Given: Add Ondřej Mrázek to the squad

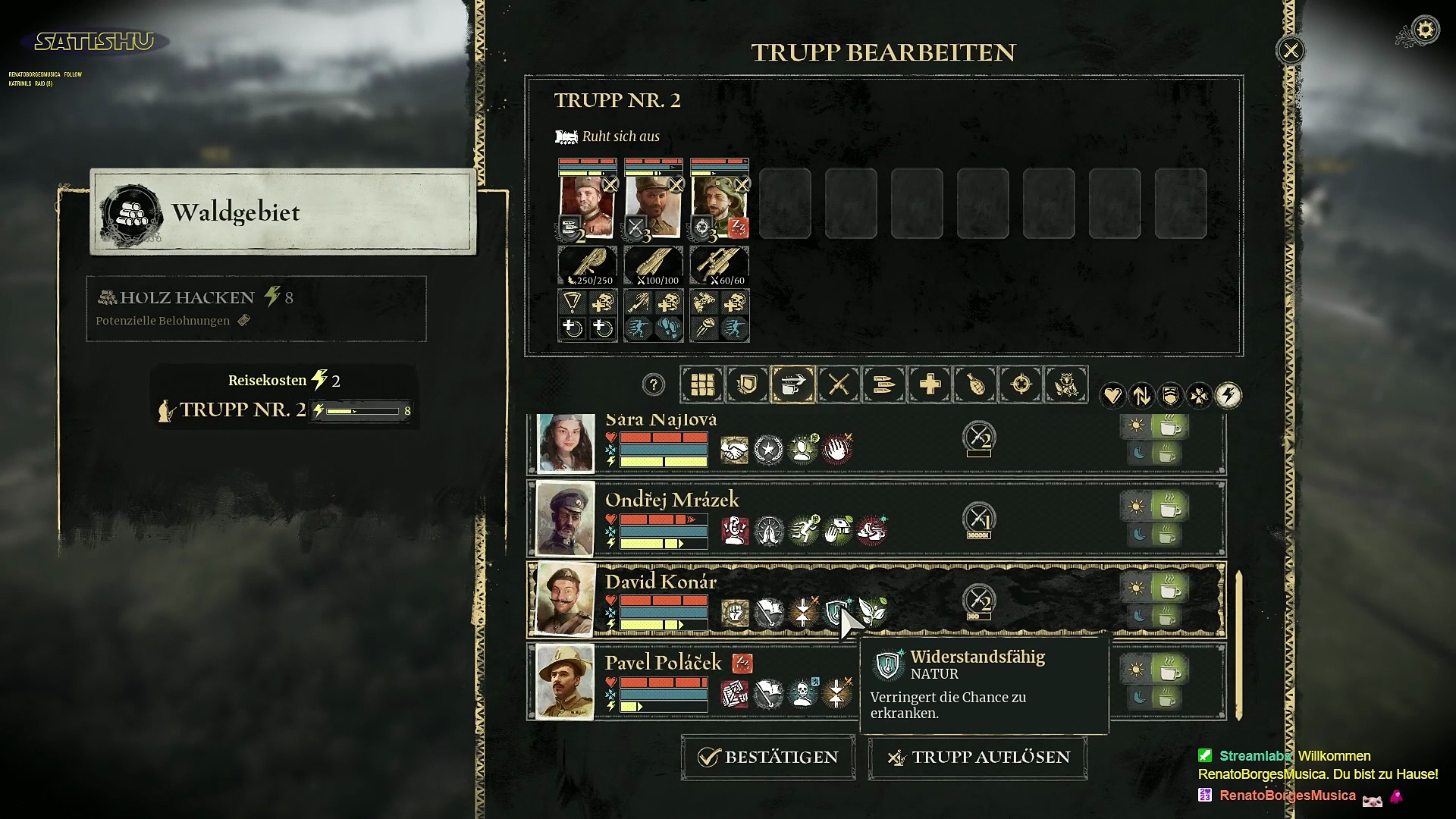Looking at the screenshot, I should [672, 500].
